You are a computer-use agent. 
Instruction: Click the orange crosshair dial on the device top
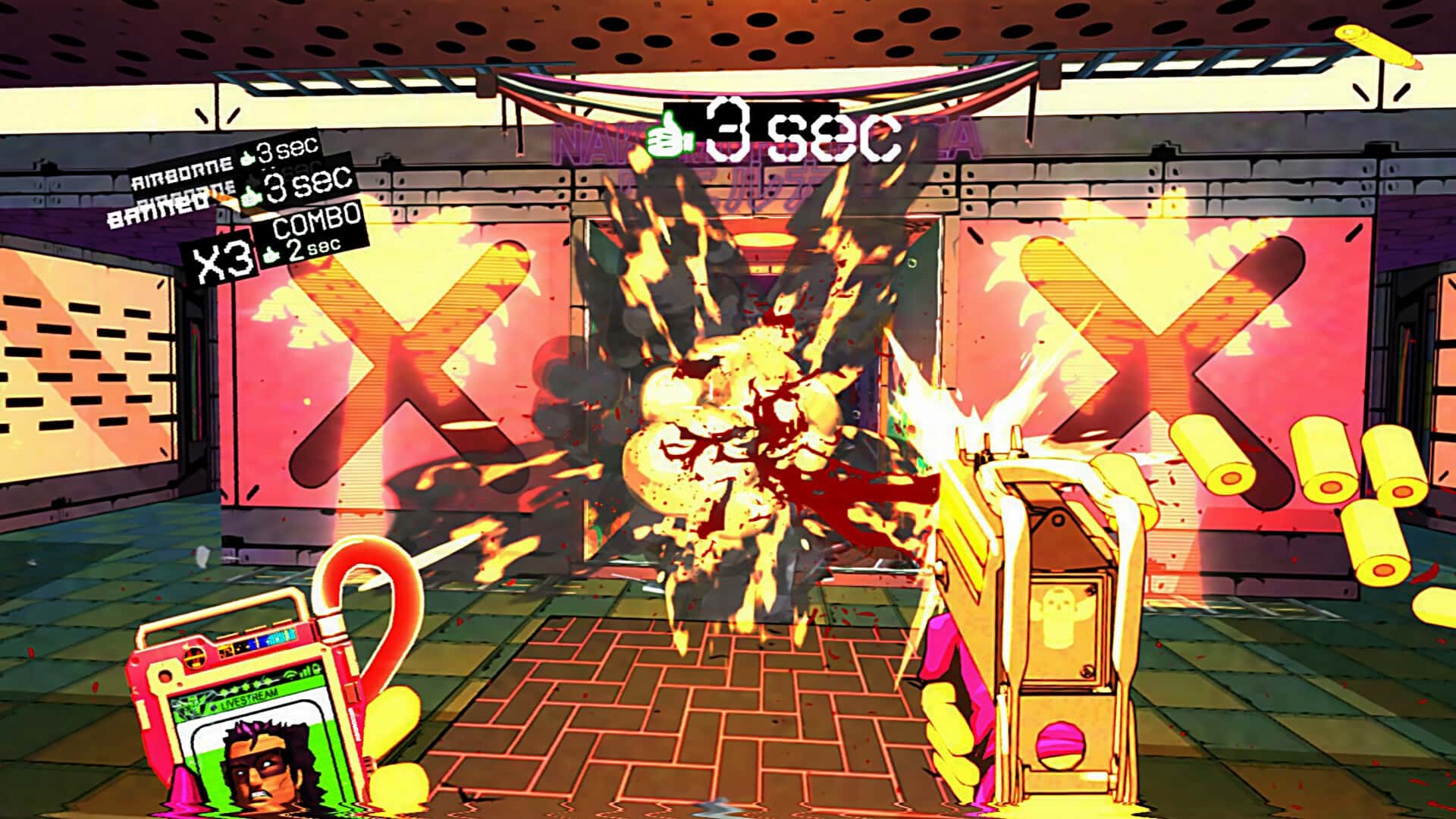tap(194, 658)
